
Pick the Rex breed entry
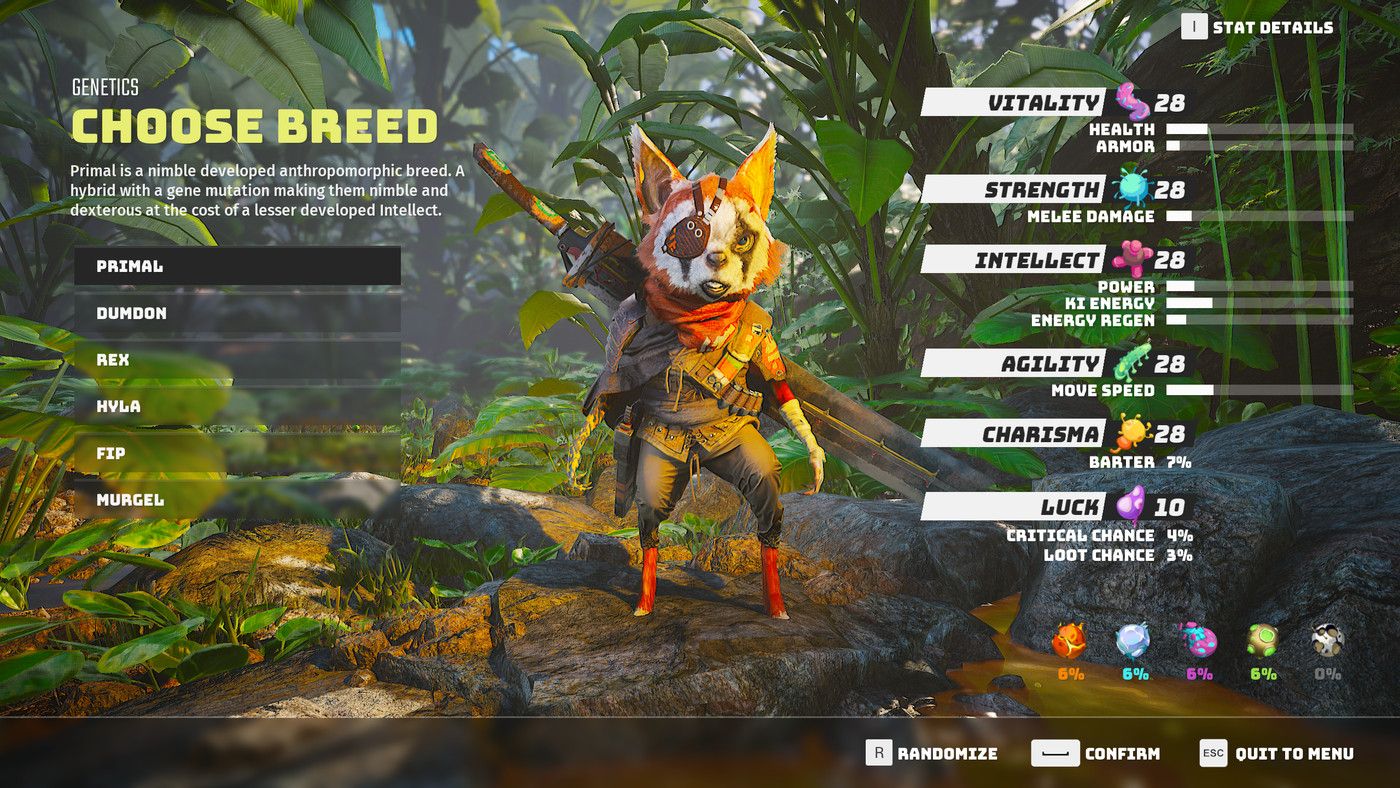(x=237, y=360)
